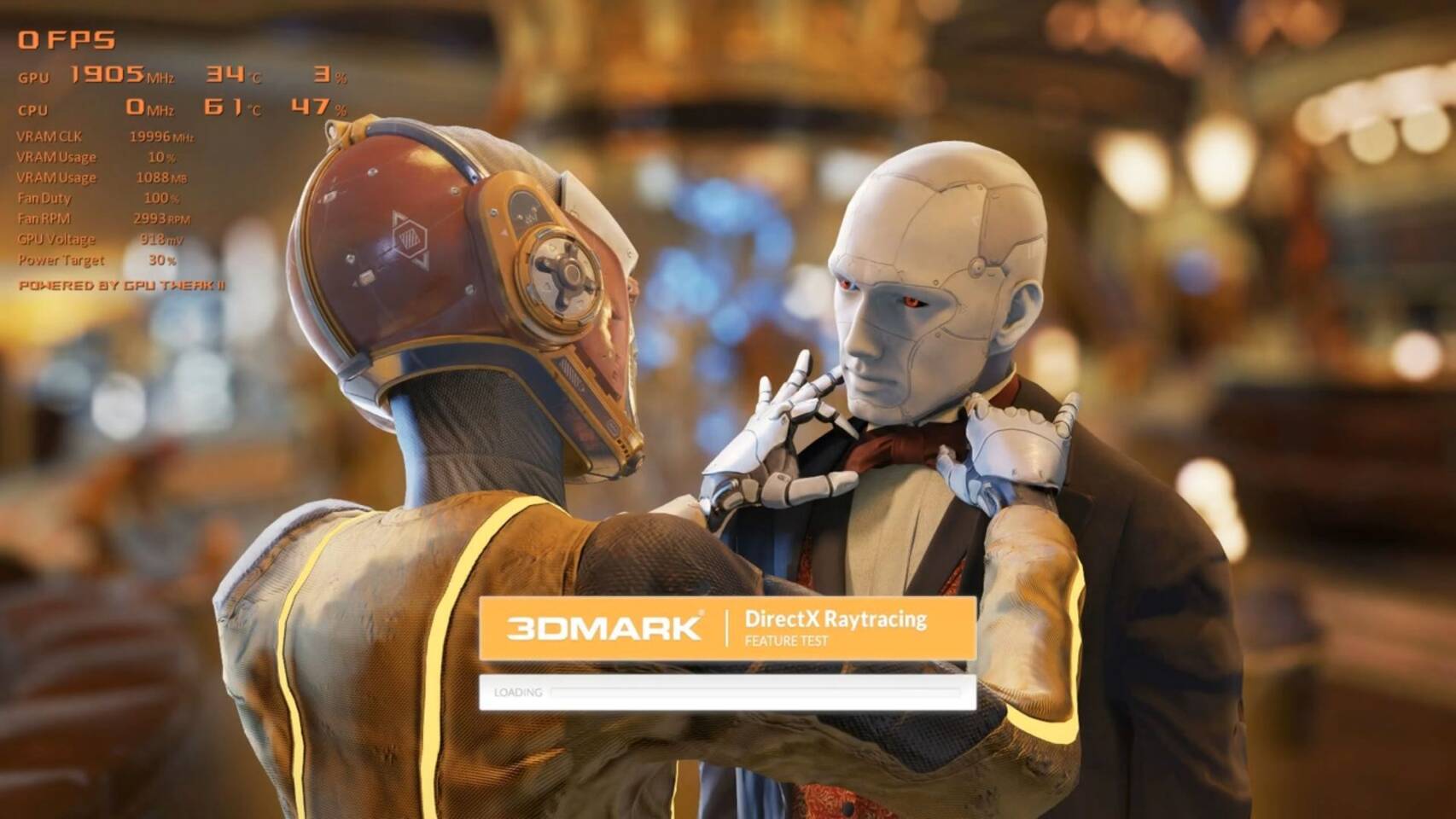Expand the CPU load stat showing 47%
This screenshot has height=819, width=1456.
321,109
